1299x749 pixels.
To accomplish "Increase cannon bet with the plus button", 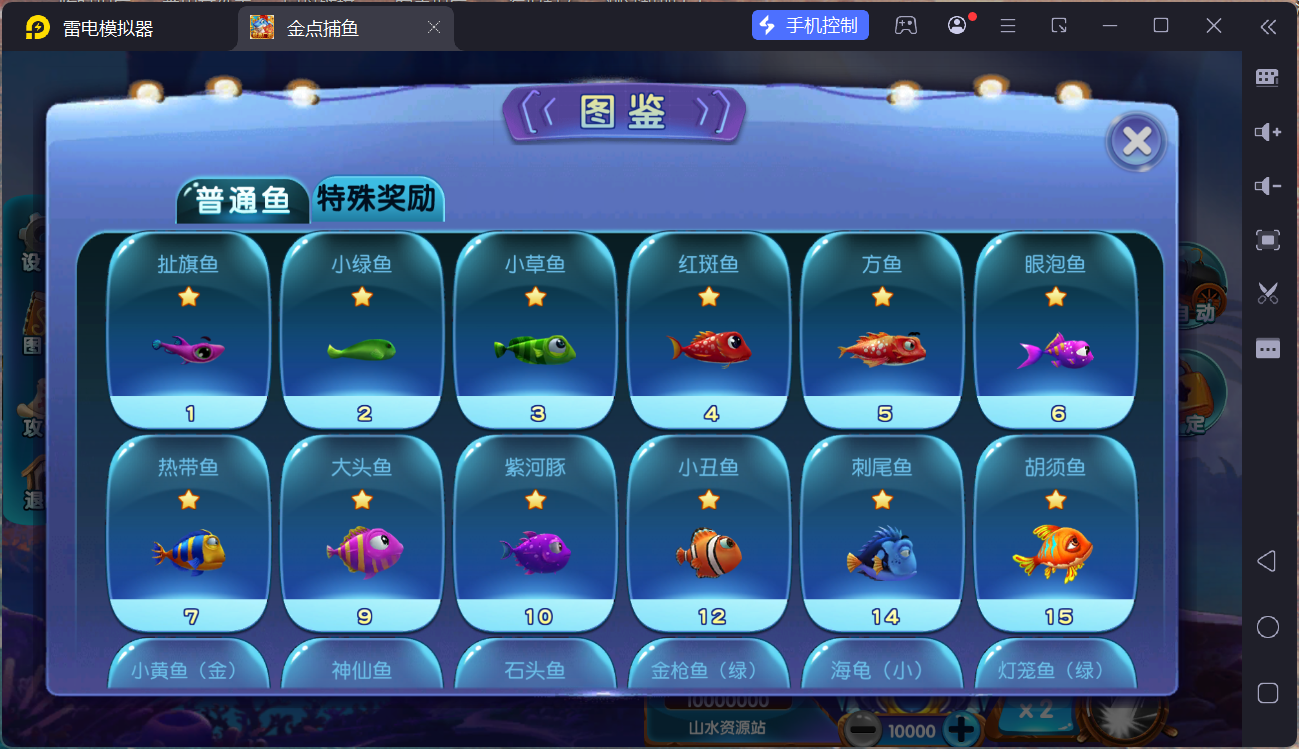I will pyautogui.click(x=961, y=730).
